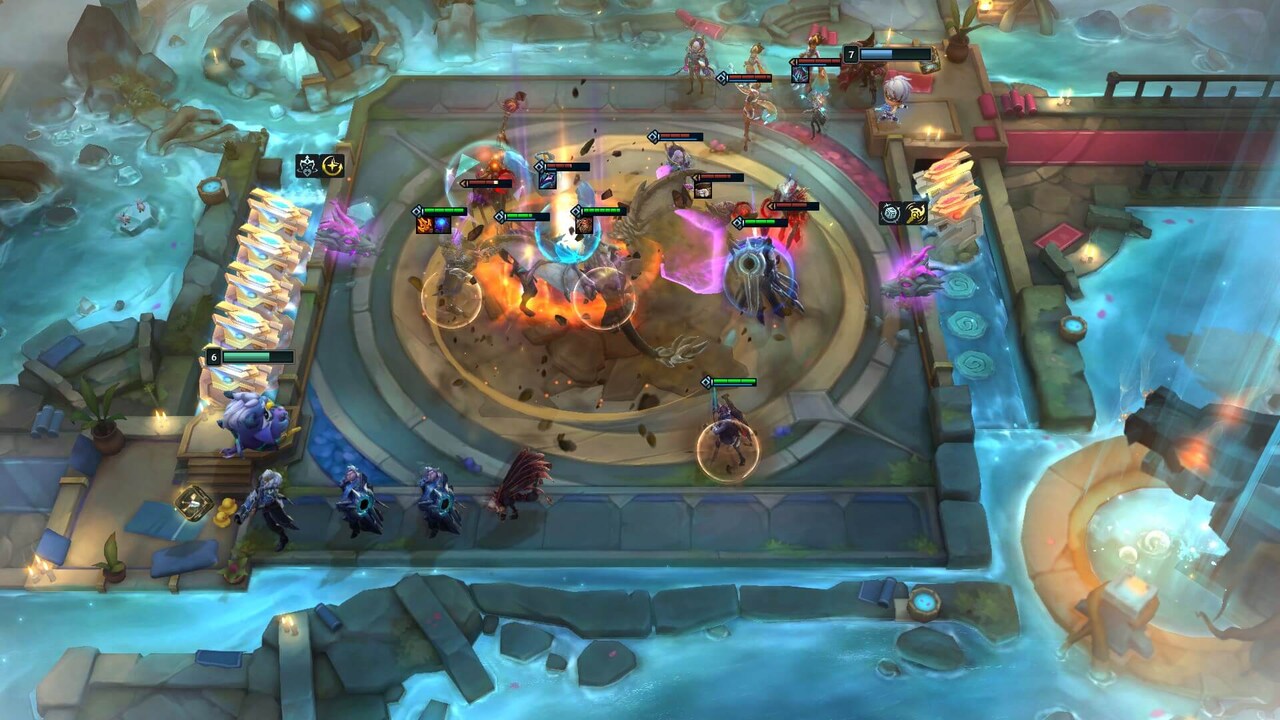Click the flame item icon under a champion's health bar
The image size is (1280, 720).
425,225
